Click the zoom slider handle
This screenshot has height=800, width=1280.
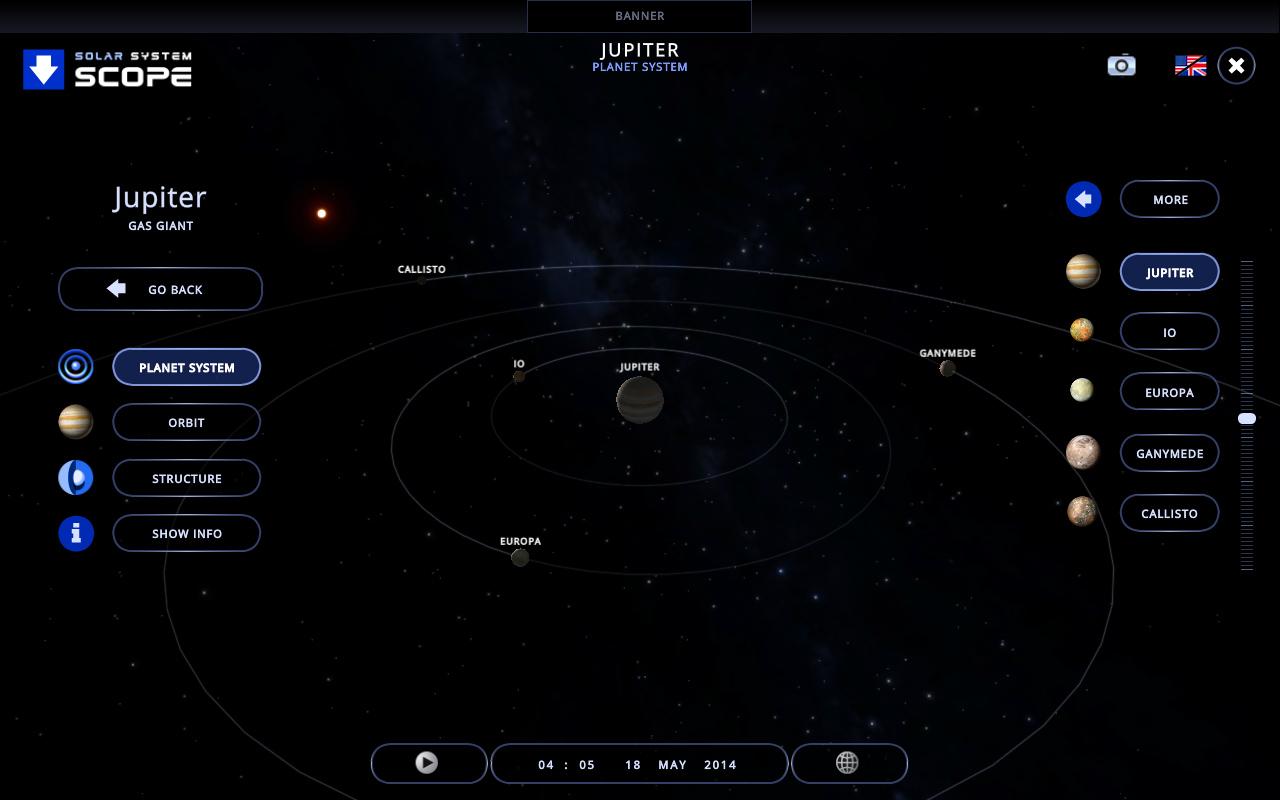[x=1247, y=419]
